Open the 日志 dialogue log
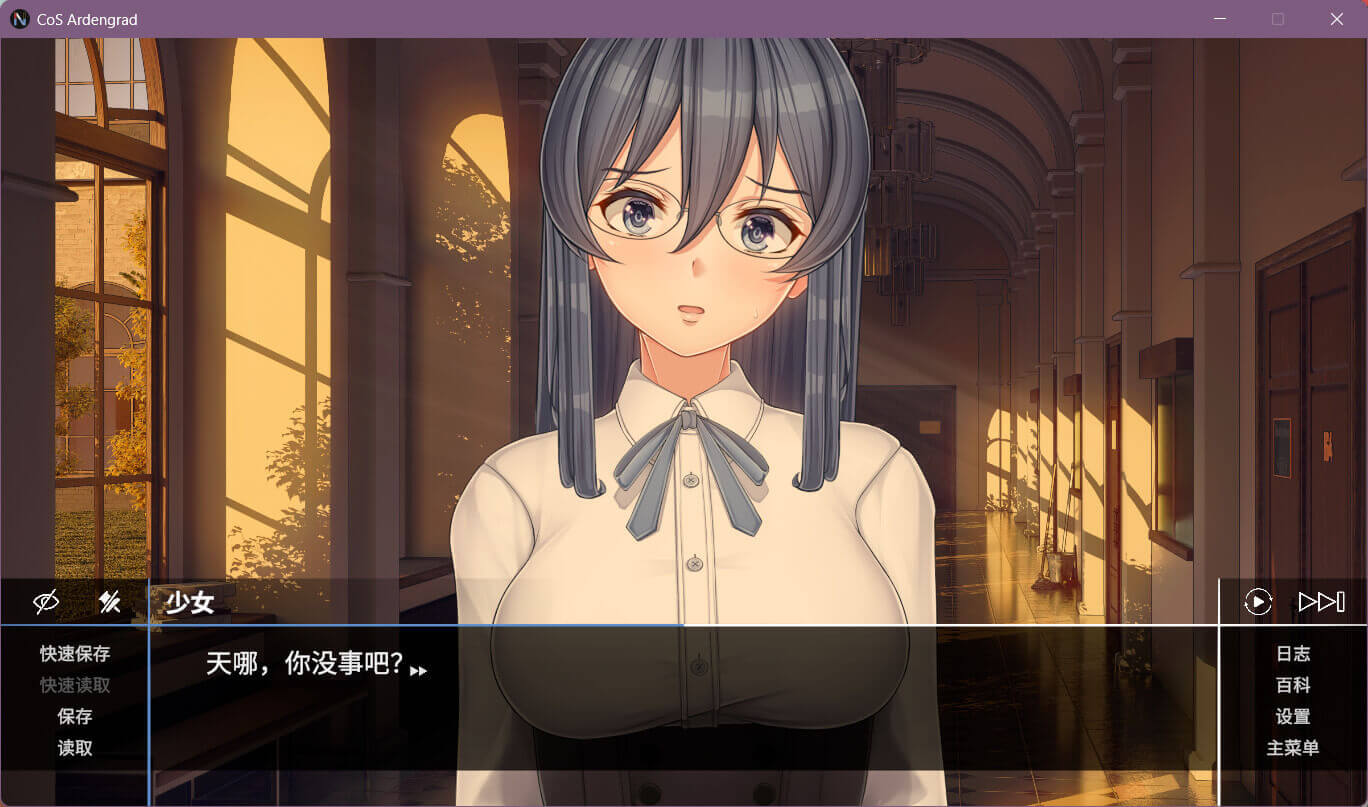Viewport: 1368px width, 807px height. pos(1293,654)
